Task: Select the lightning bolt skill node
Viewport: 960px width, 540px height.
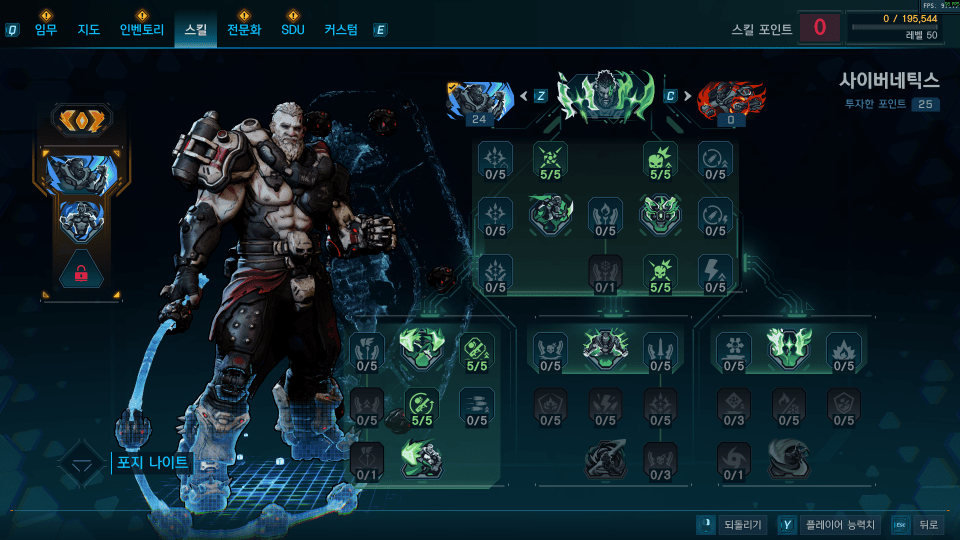Action: point(715,272)
